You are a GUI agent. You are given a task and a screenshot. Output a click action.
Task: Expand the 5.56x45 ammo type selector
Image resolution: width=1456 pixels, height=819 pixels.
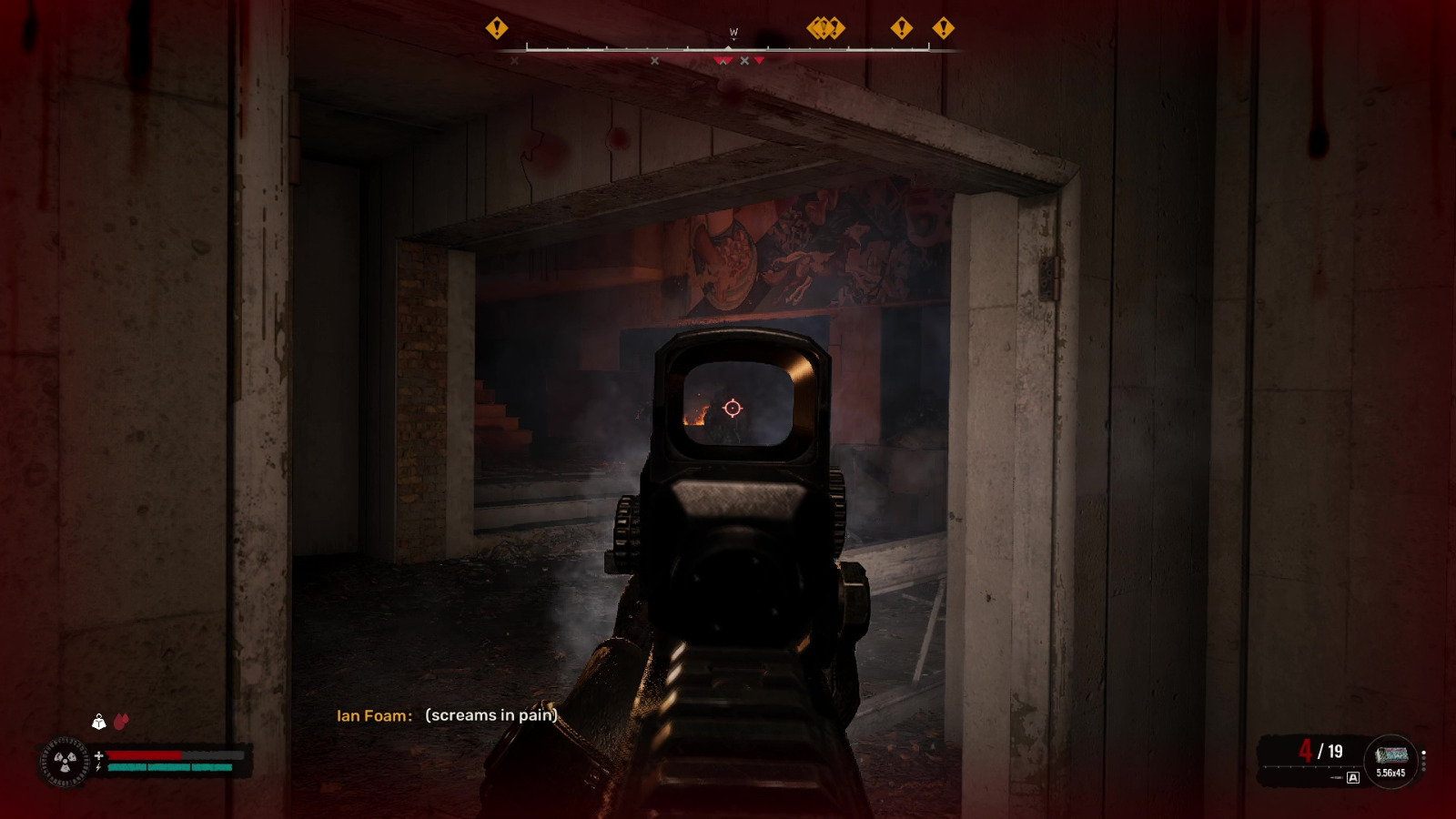1390,772
